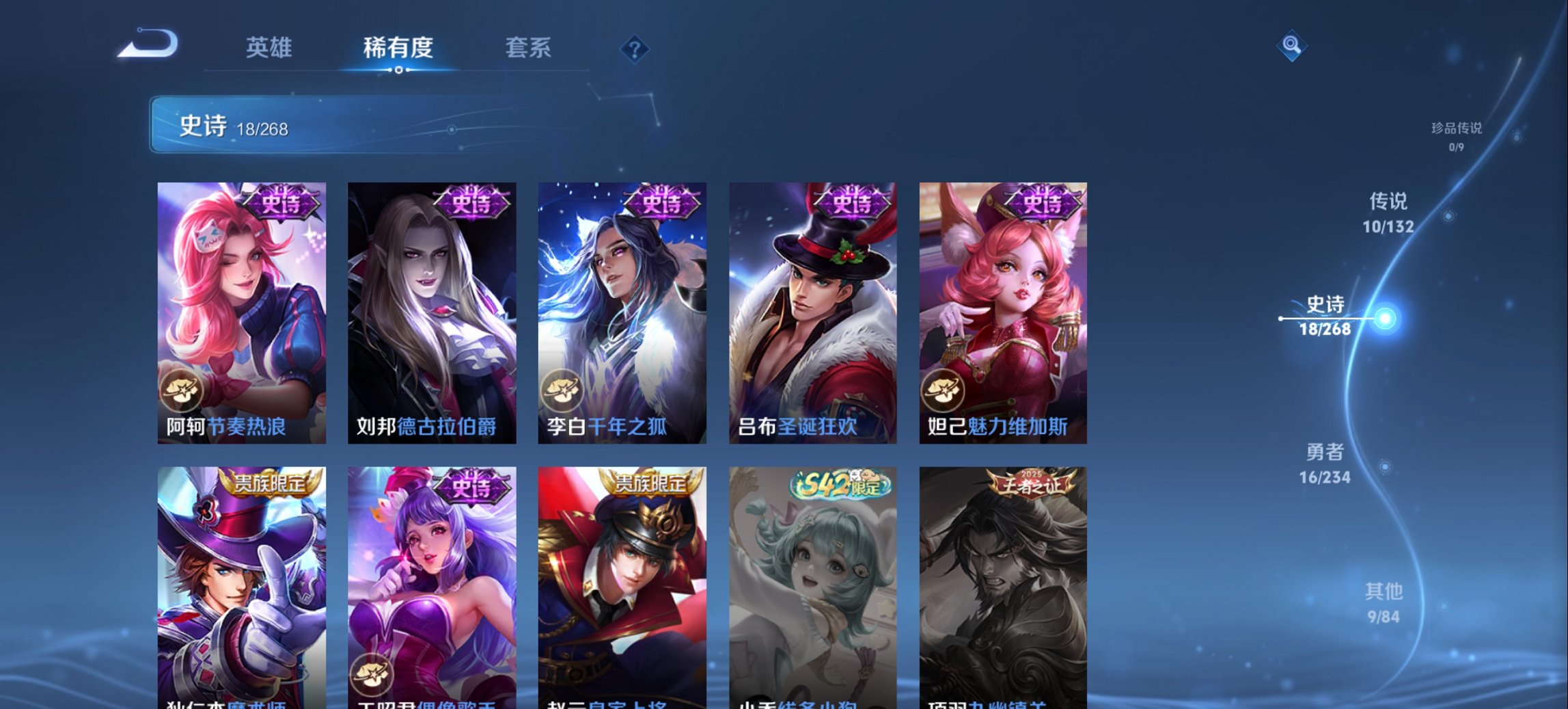Open 吕布's 圣诞狂欢 skin

pyautogui.click(x=812, y=308)
